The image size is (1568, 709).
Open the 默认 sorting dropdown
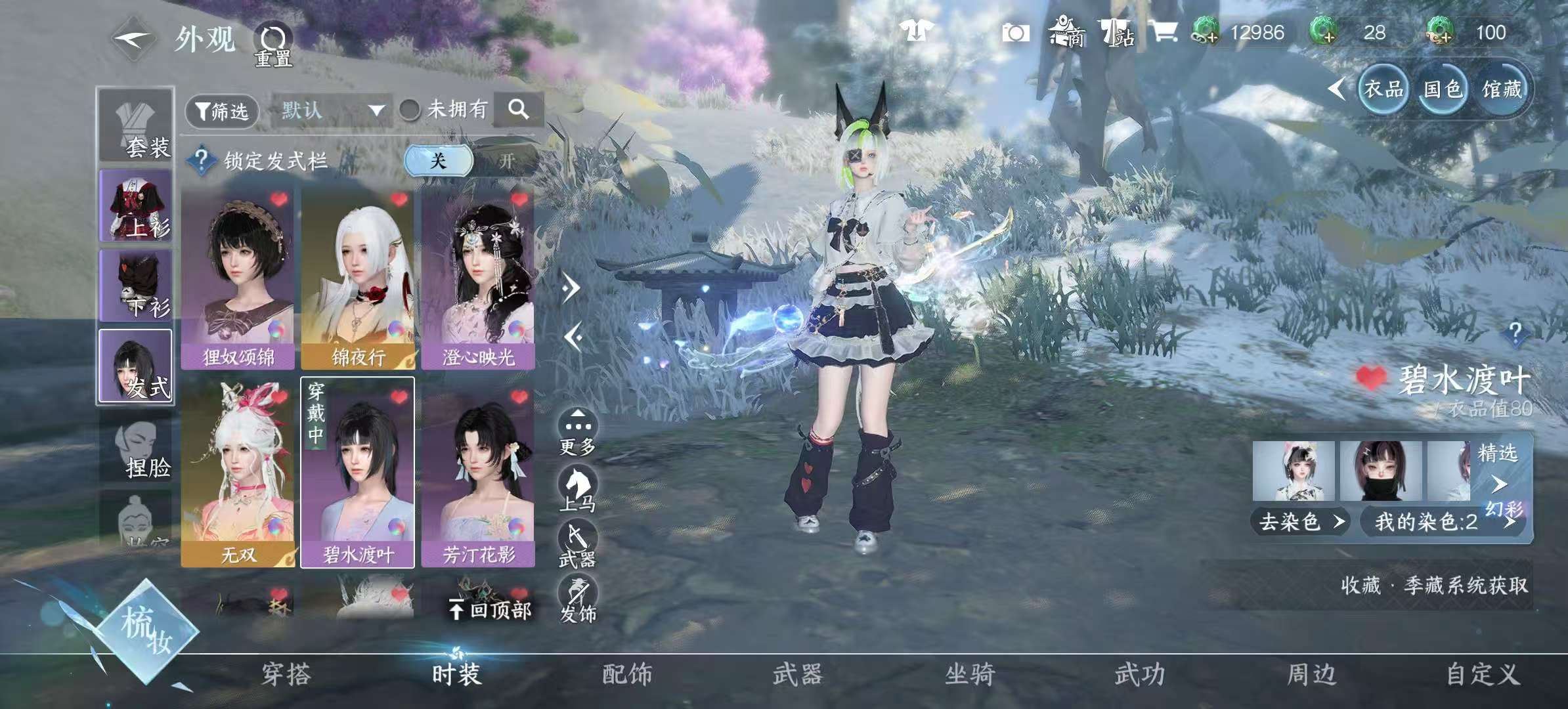click(x=332, y=110)
